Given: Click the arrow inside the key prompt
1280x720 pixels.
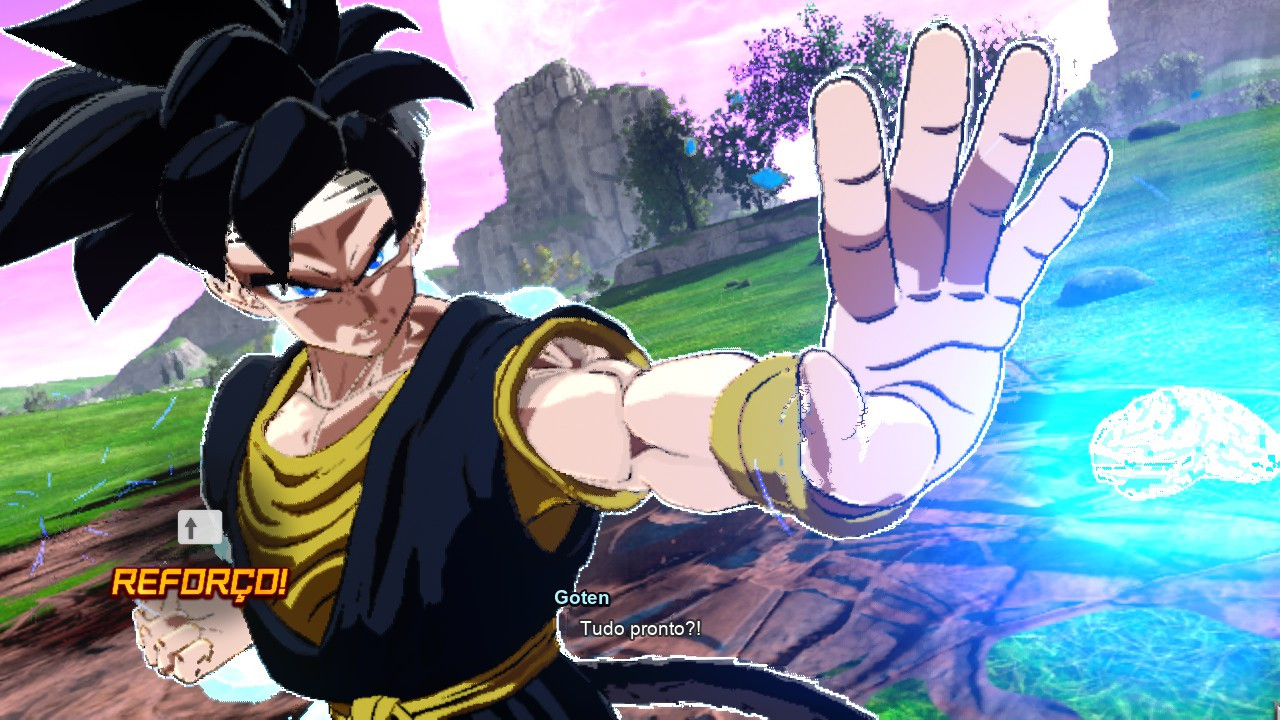Looking at the screenshot, I should coord(190,527).
